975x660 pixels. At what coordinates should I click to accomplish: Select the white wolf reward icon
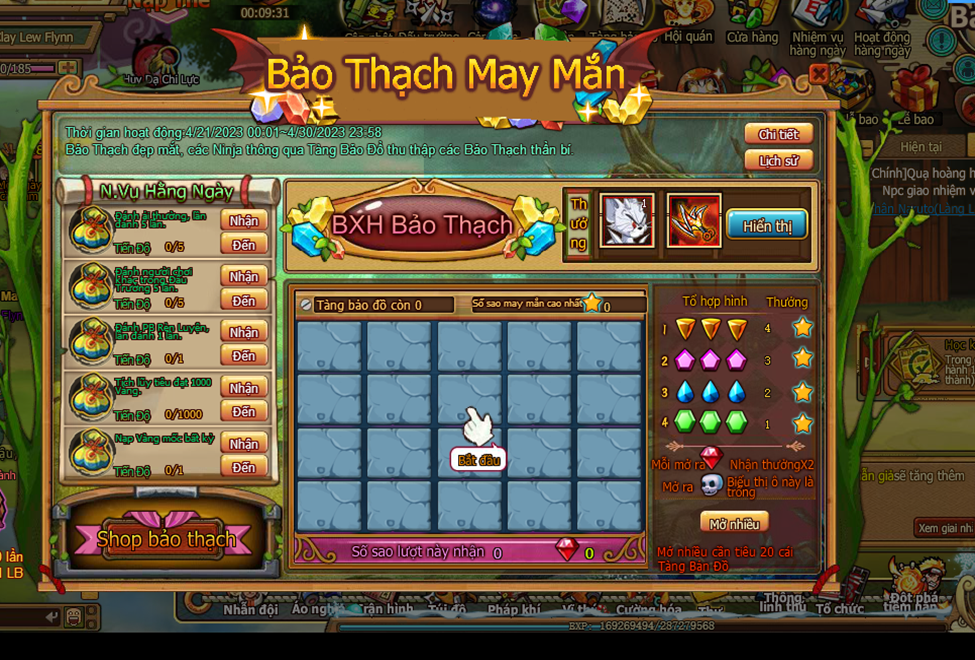click(626, 221)
